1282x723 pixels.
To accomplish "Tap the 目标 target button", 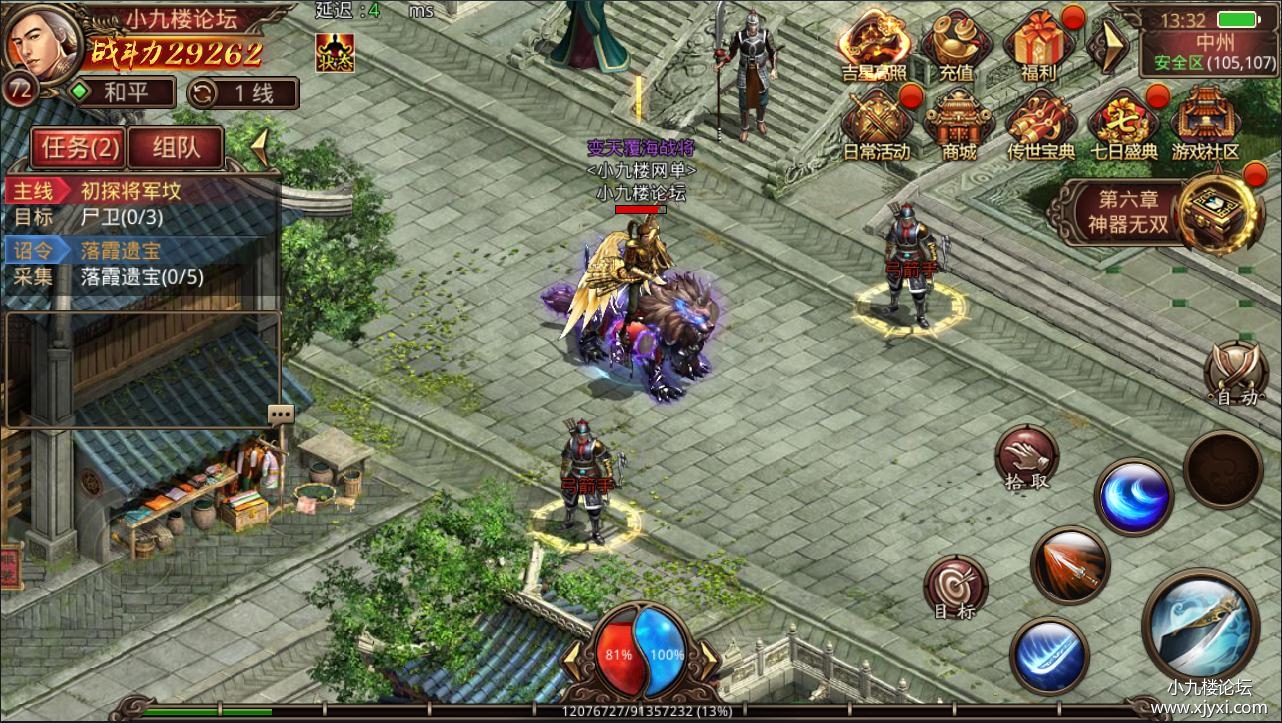I will click(955, 586).
